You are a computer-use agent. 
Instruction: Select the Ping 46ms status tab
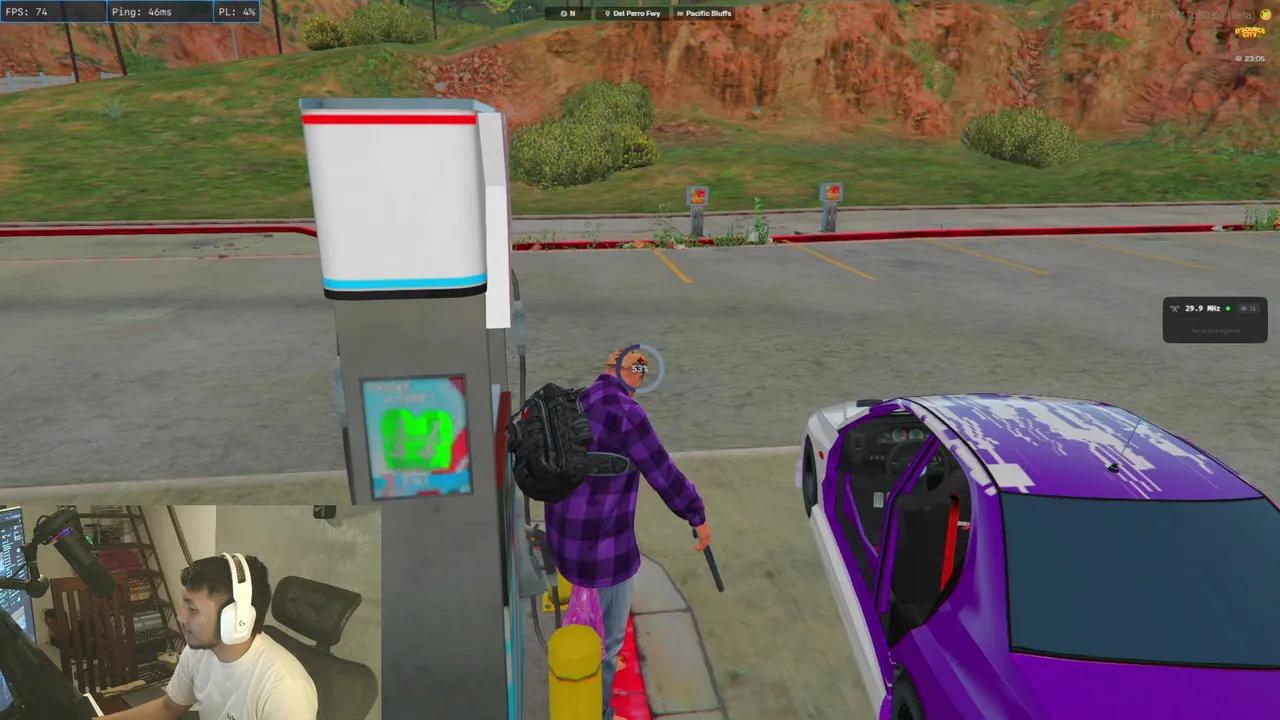point(160,11)
